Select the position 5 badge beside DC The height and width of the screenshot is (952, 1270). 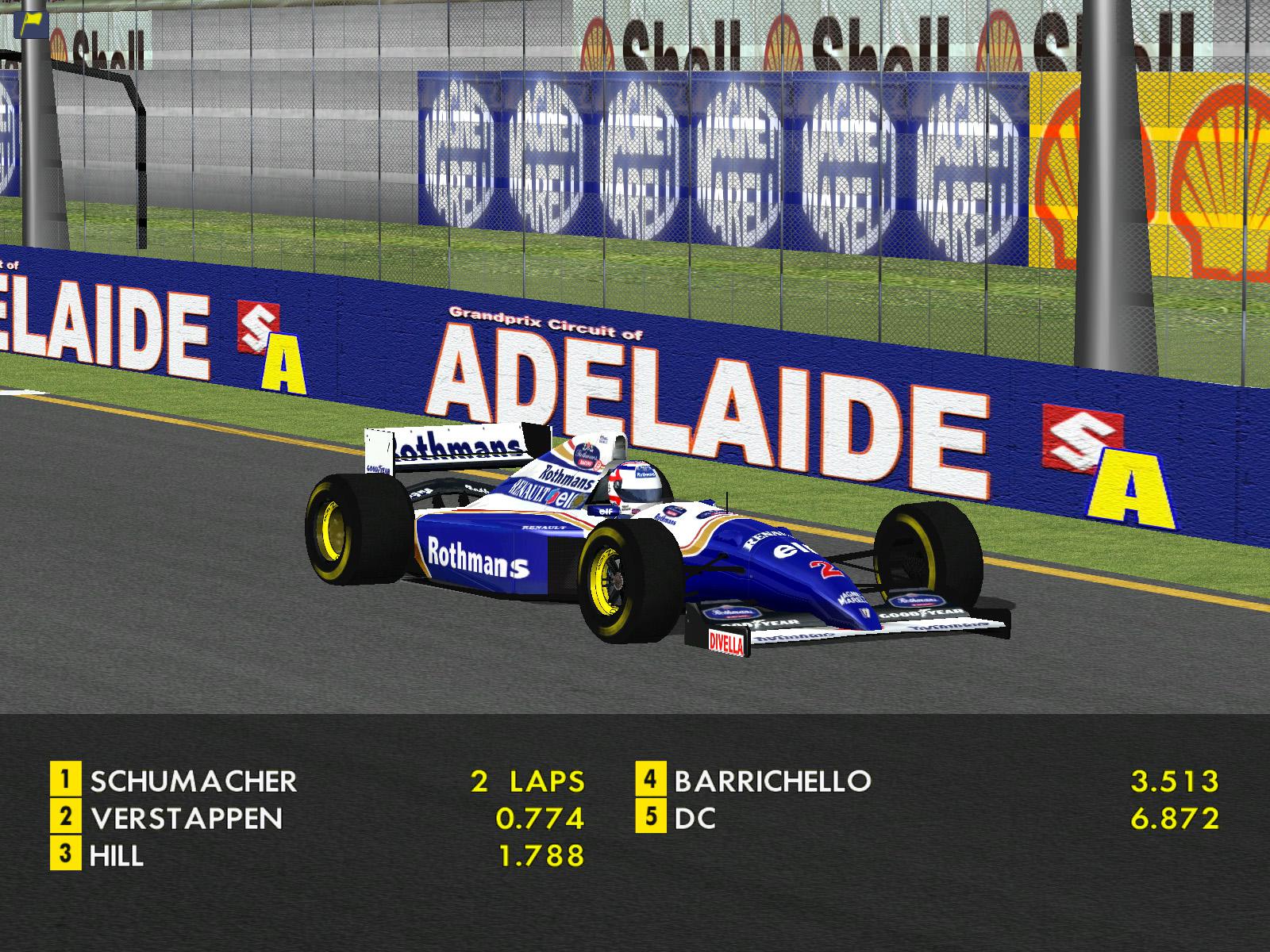(x=651, y=817)
